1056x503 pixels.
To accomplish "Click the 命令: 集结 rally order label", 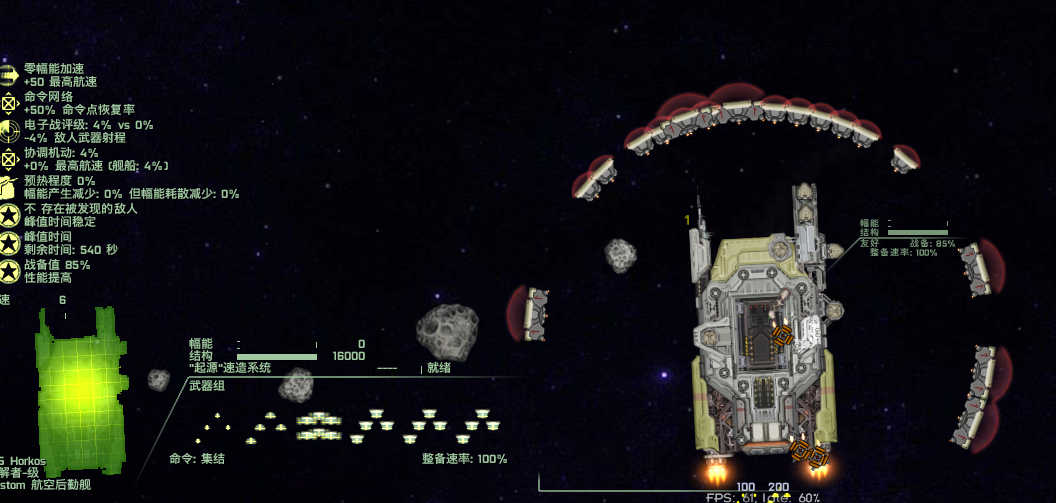I will pyautogui.click(x=197, y=459).
